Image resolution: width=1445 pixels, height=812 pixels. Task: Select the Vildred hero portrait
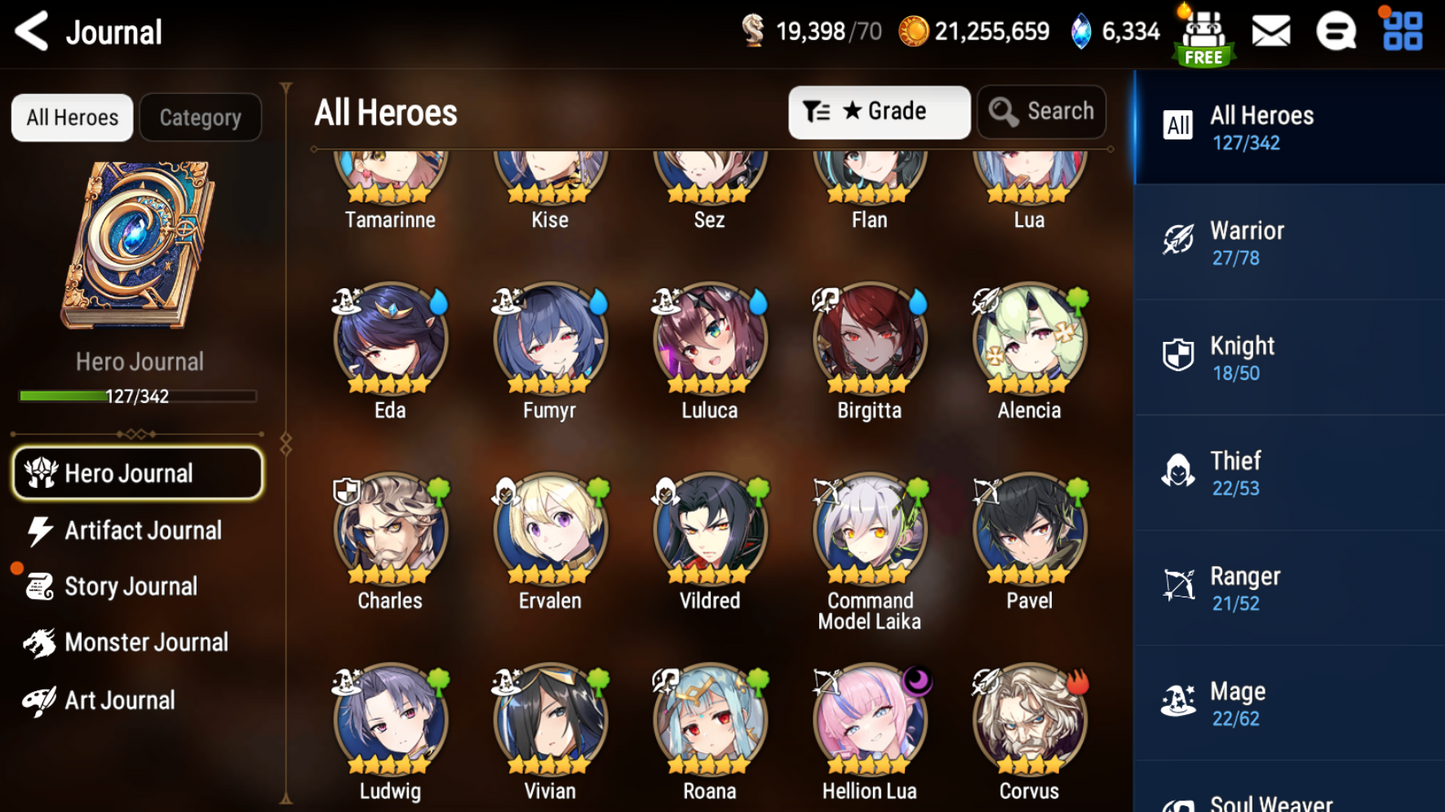pos(710,532)
